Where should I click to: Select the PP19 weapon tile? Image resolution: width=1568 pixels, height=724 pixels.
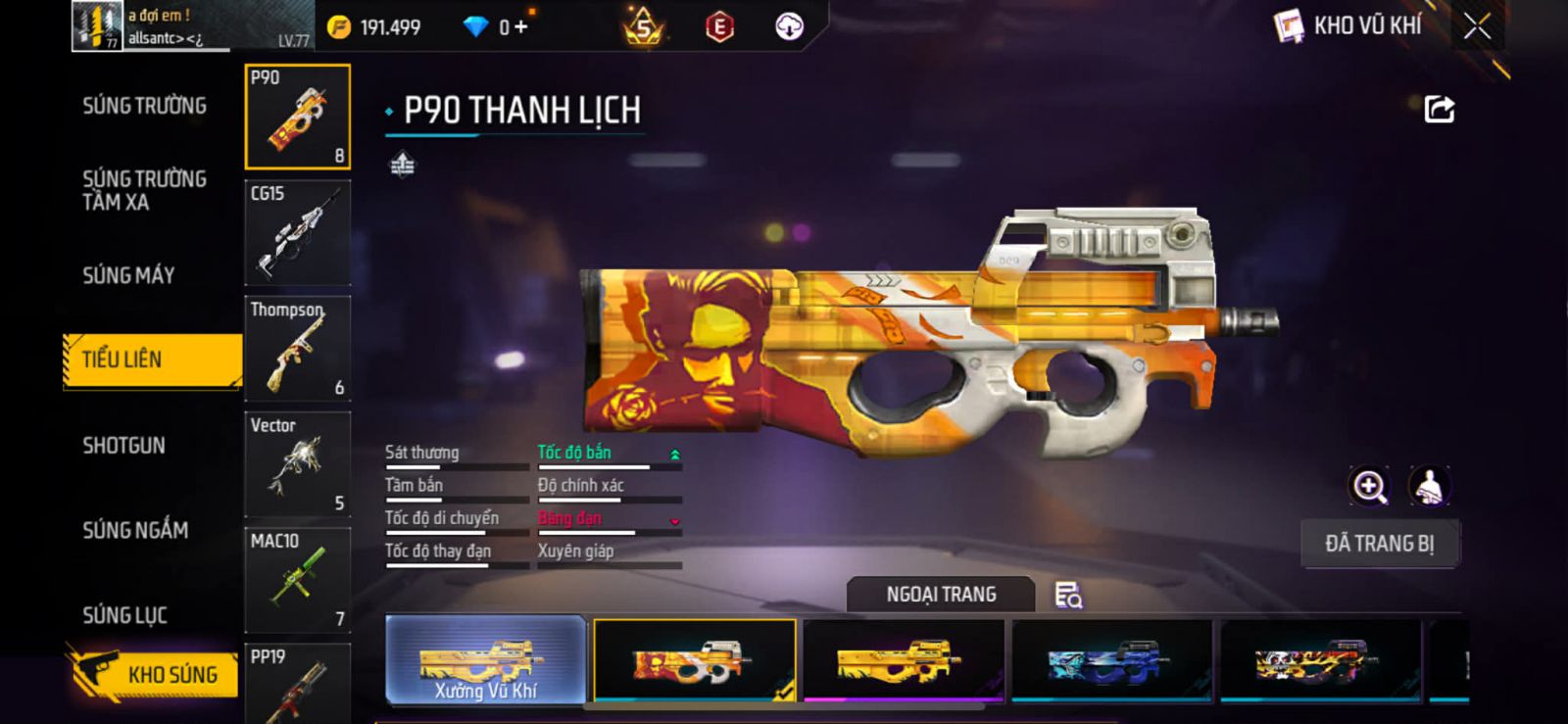pos(297,683)
